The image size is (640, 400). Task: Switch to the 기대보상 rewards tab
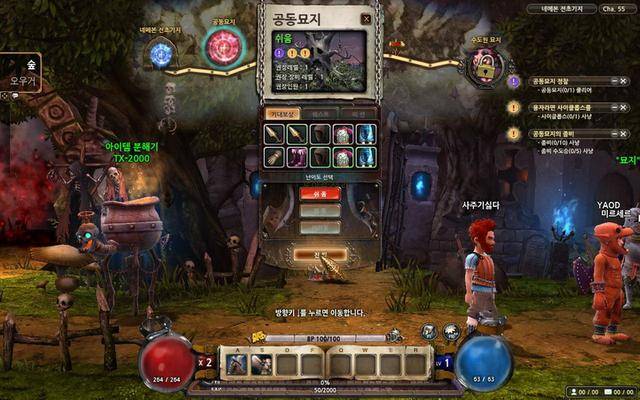click(x=283, y=114)
